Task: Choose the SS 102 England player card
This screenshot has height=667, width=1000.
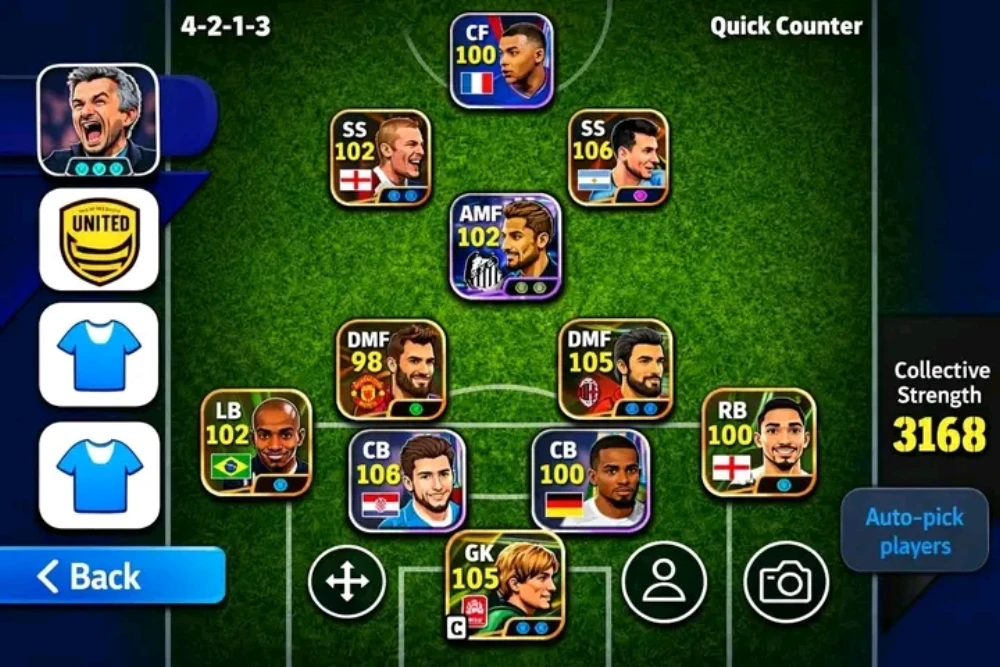Action: click(381, 157)
